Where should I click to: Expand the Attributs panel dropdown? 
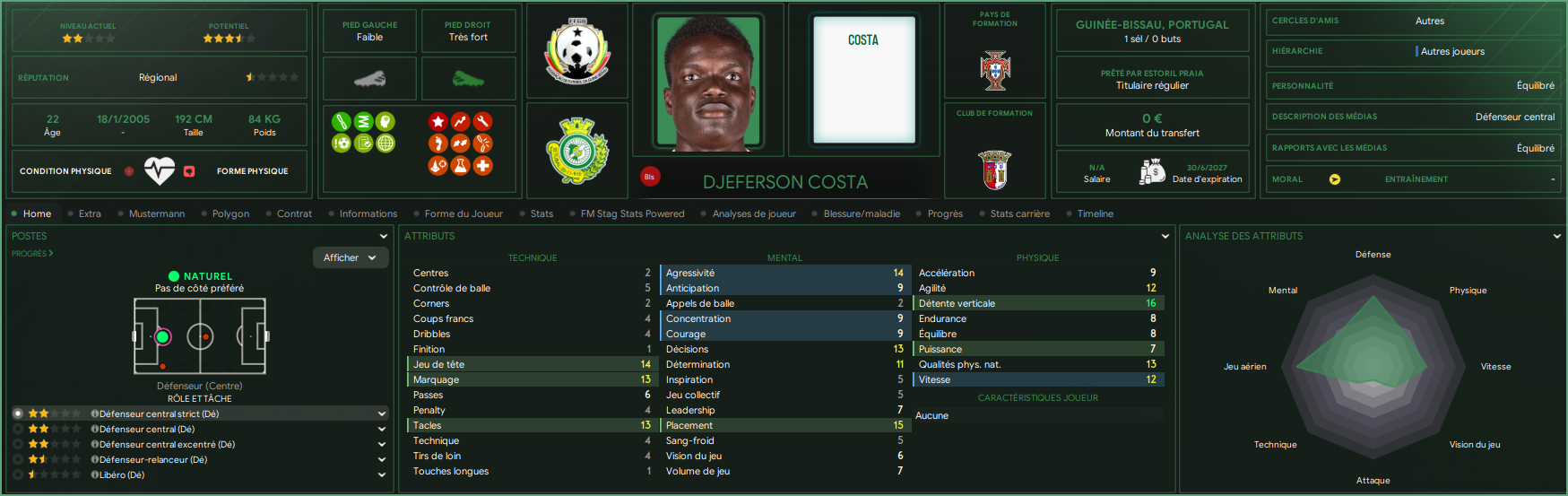[1165, 236]
